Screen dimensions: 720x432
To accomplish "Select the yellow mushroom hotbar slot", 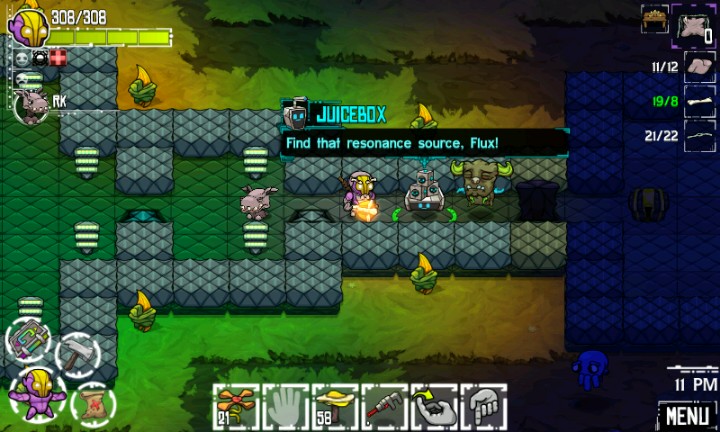I will [335, 407].
